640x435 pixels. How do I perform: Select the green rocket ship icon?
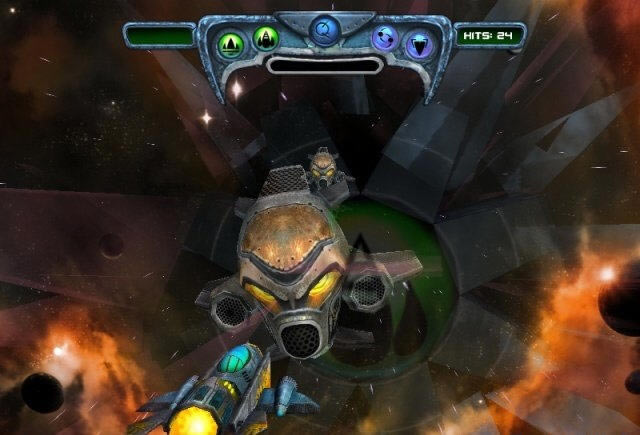tap(266, 39)
